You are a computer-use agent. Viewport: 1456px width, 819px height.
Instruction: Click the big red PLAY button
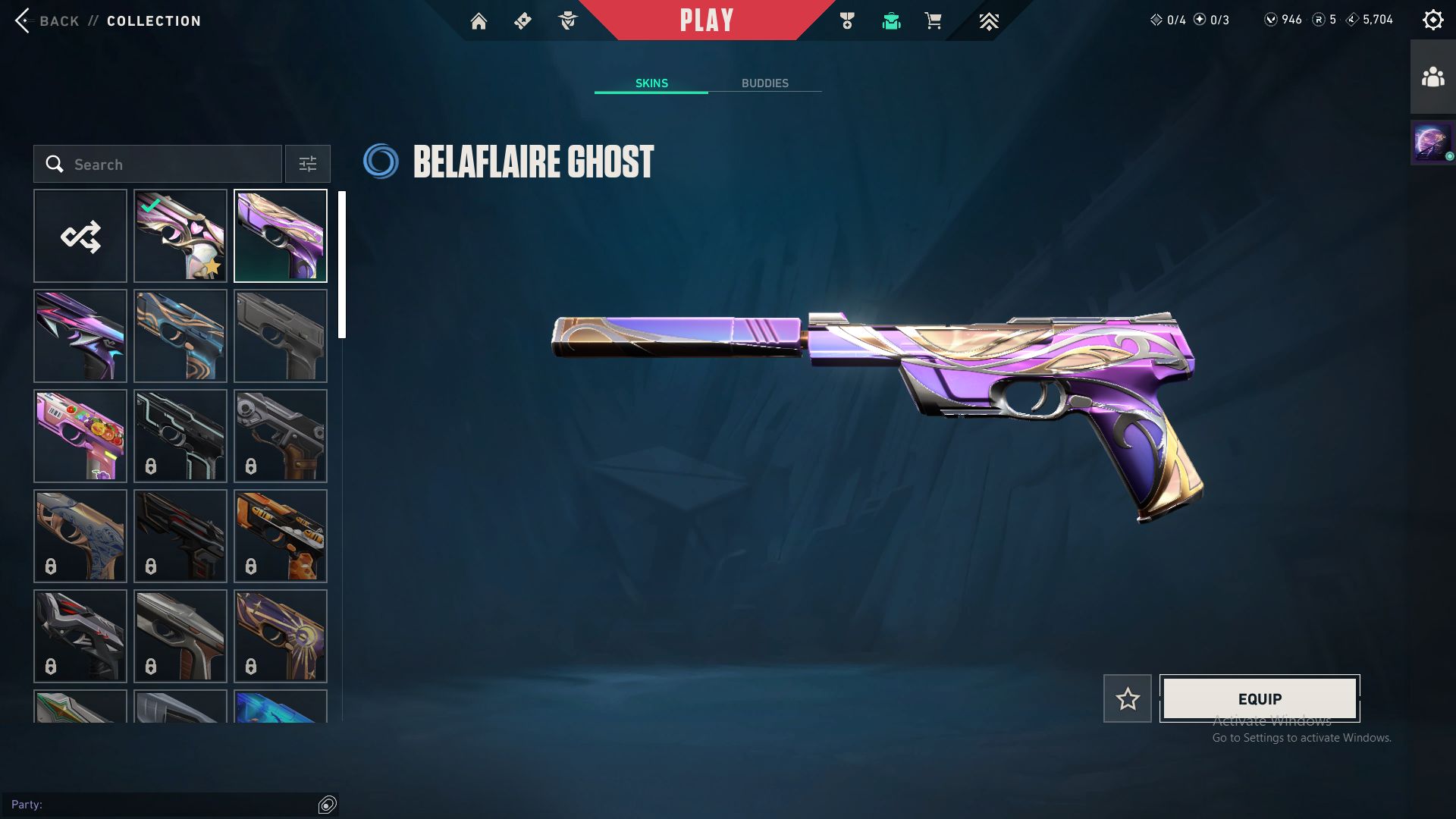click(706, 20)
